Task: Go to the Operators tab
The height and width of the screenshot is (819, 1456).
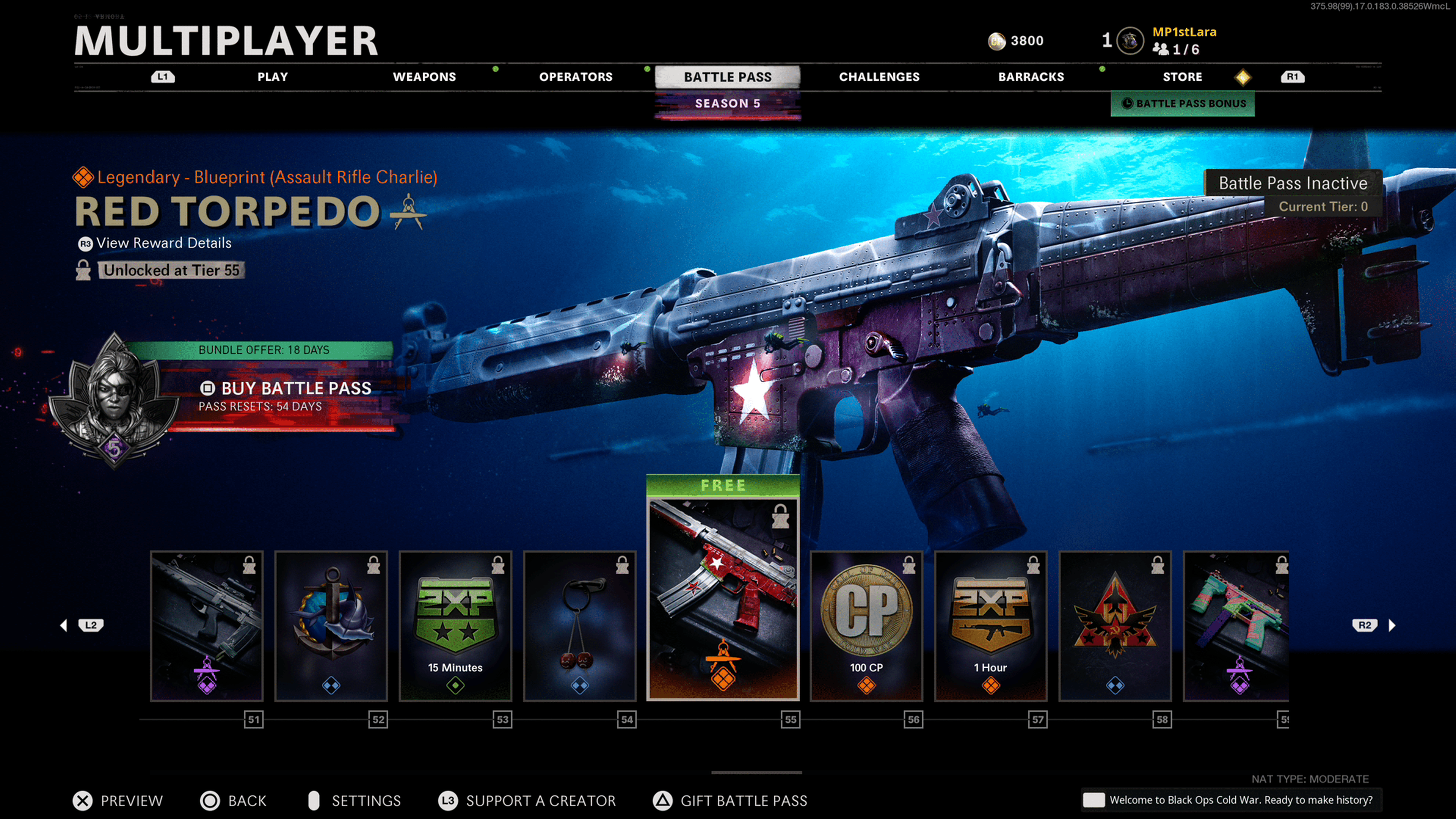Action: [576, 77]
